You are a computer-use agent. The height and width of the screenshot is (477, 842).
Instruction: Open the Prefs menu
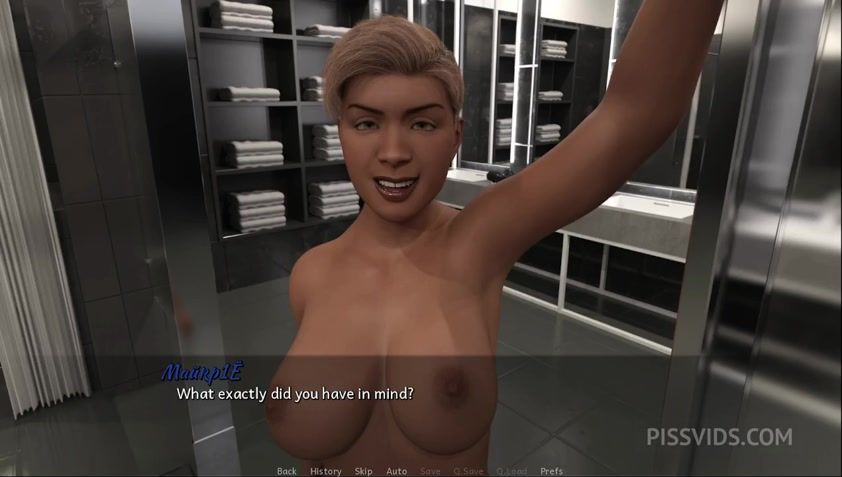click(551, 471)
